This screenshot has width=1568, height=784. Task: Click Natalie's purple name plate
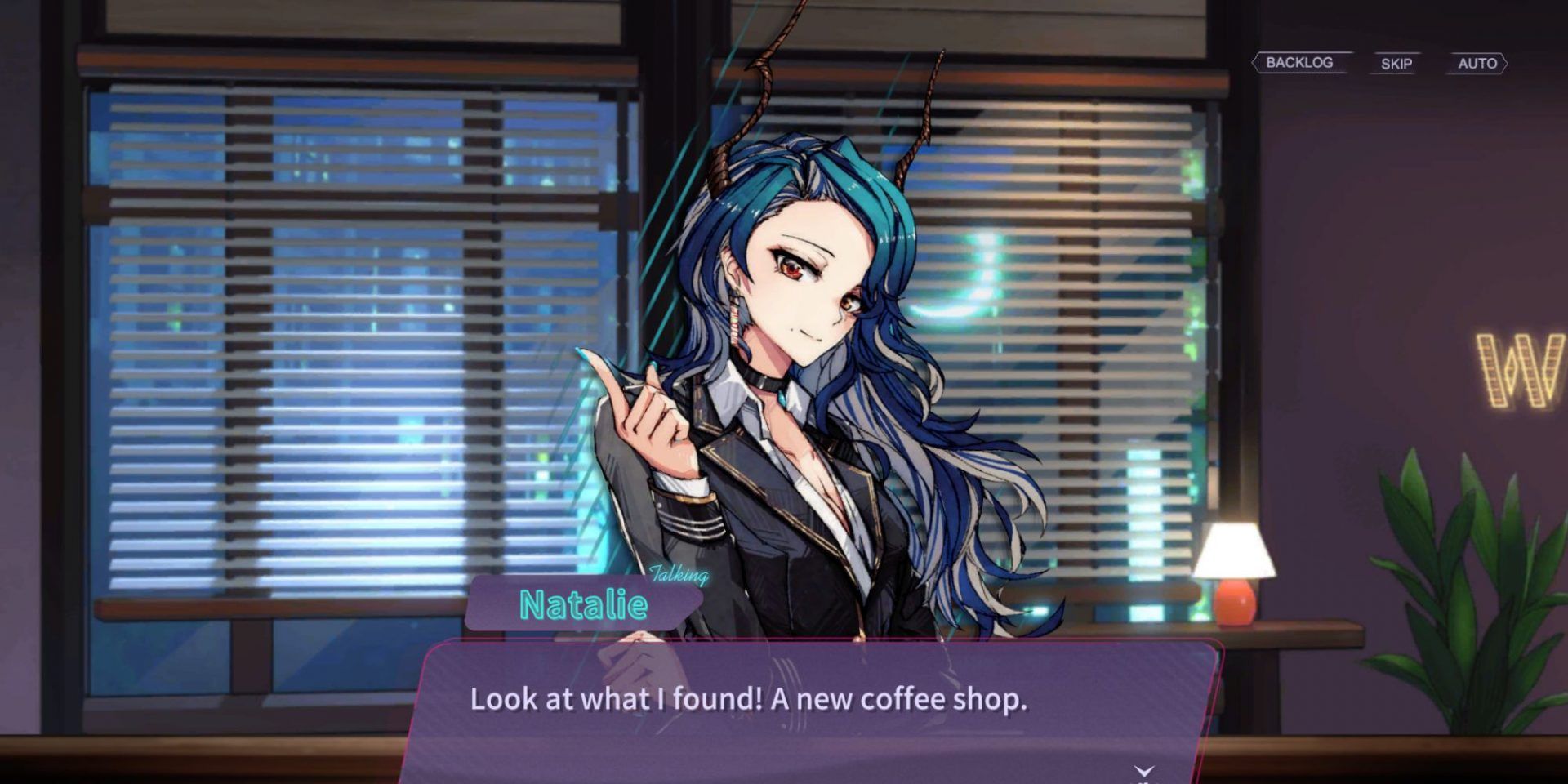coord(585,606)
